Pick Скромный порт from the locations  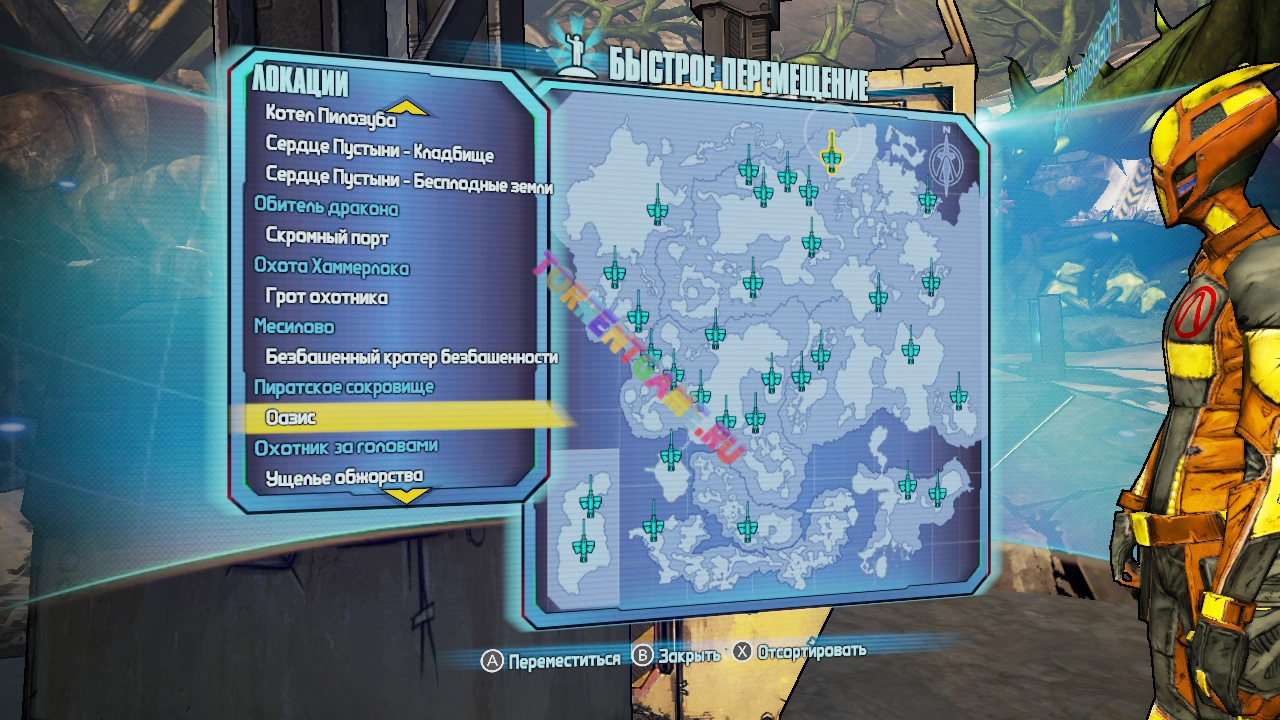point(327,238)
